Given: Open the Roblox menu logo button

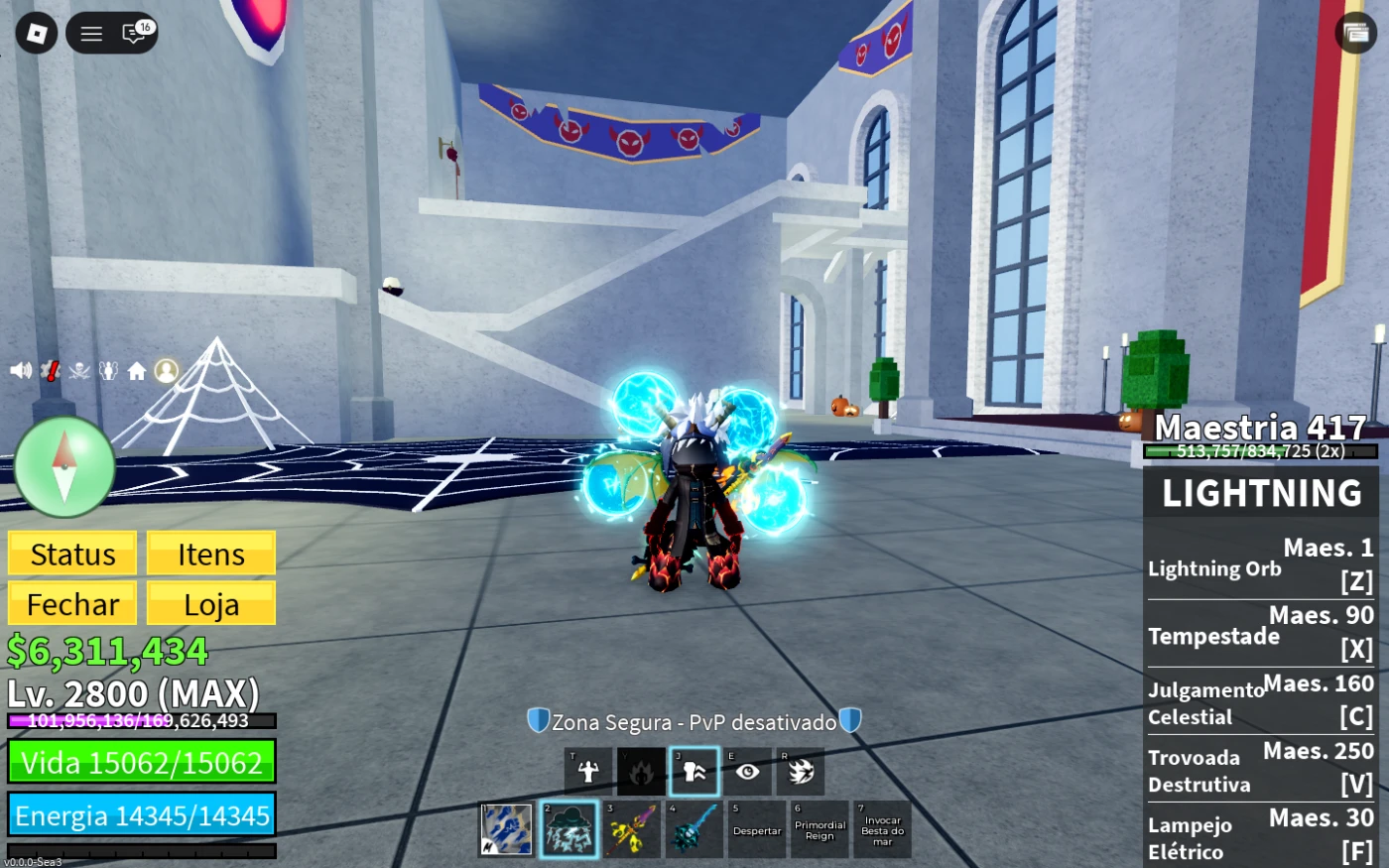Looking at the screenshot, I should 37,34.
